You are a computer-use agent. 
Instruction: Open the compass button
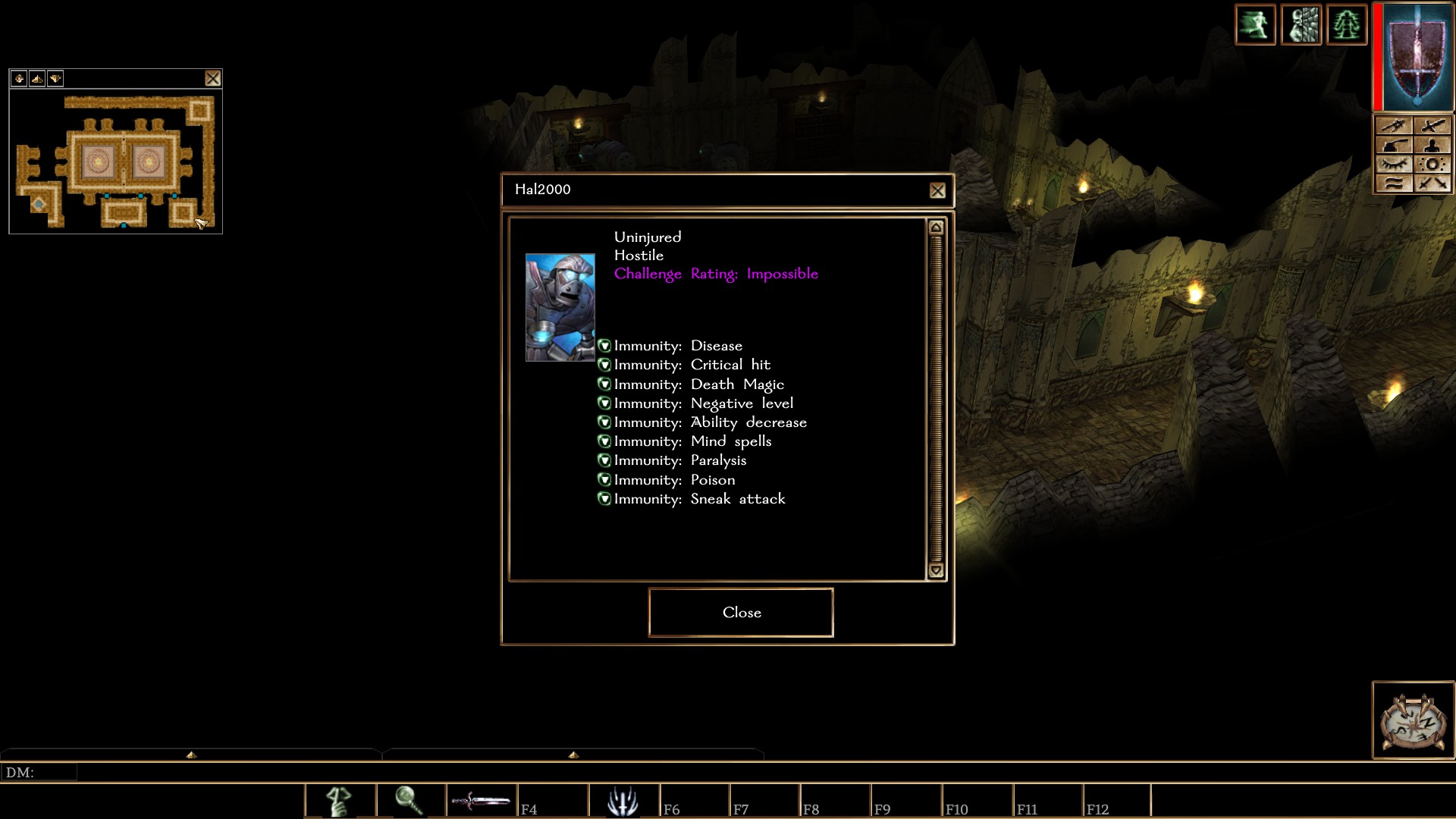1413,720
